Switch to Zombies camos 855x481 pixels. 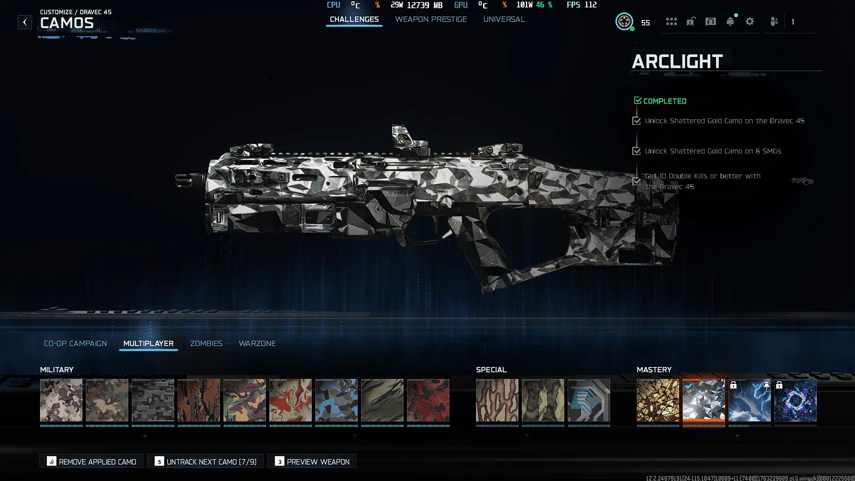click(x=206, y=343)
